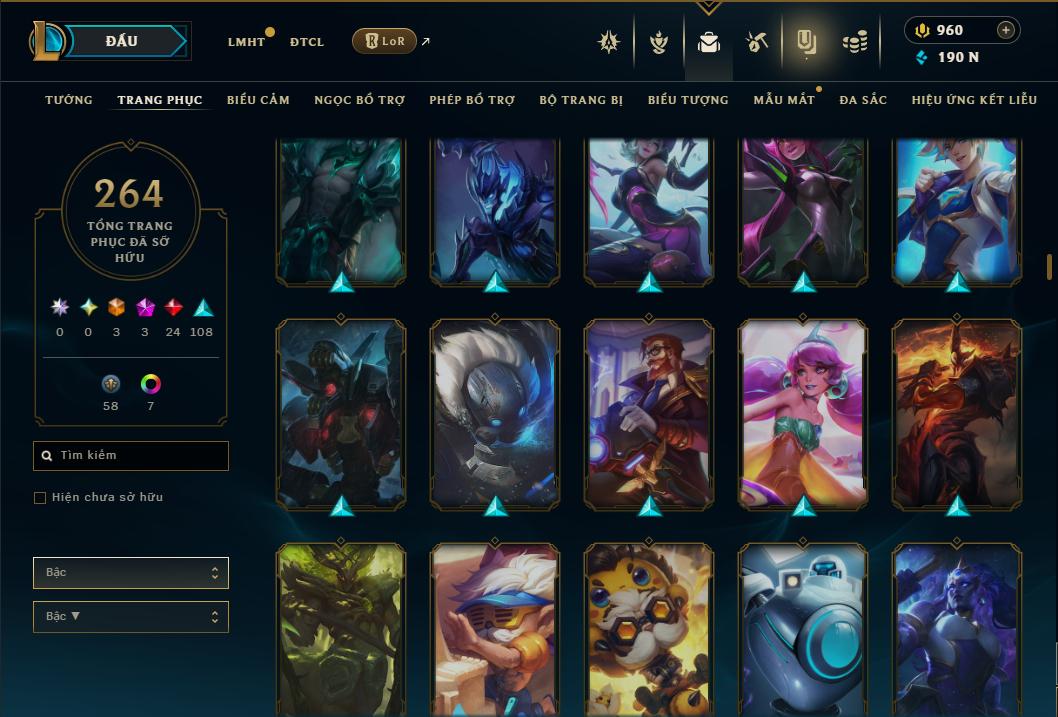Switch to the ĐA SẮC tab
Screen dimensions: 1058x717
click(863, 100)
